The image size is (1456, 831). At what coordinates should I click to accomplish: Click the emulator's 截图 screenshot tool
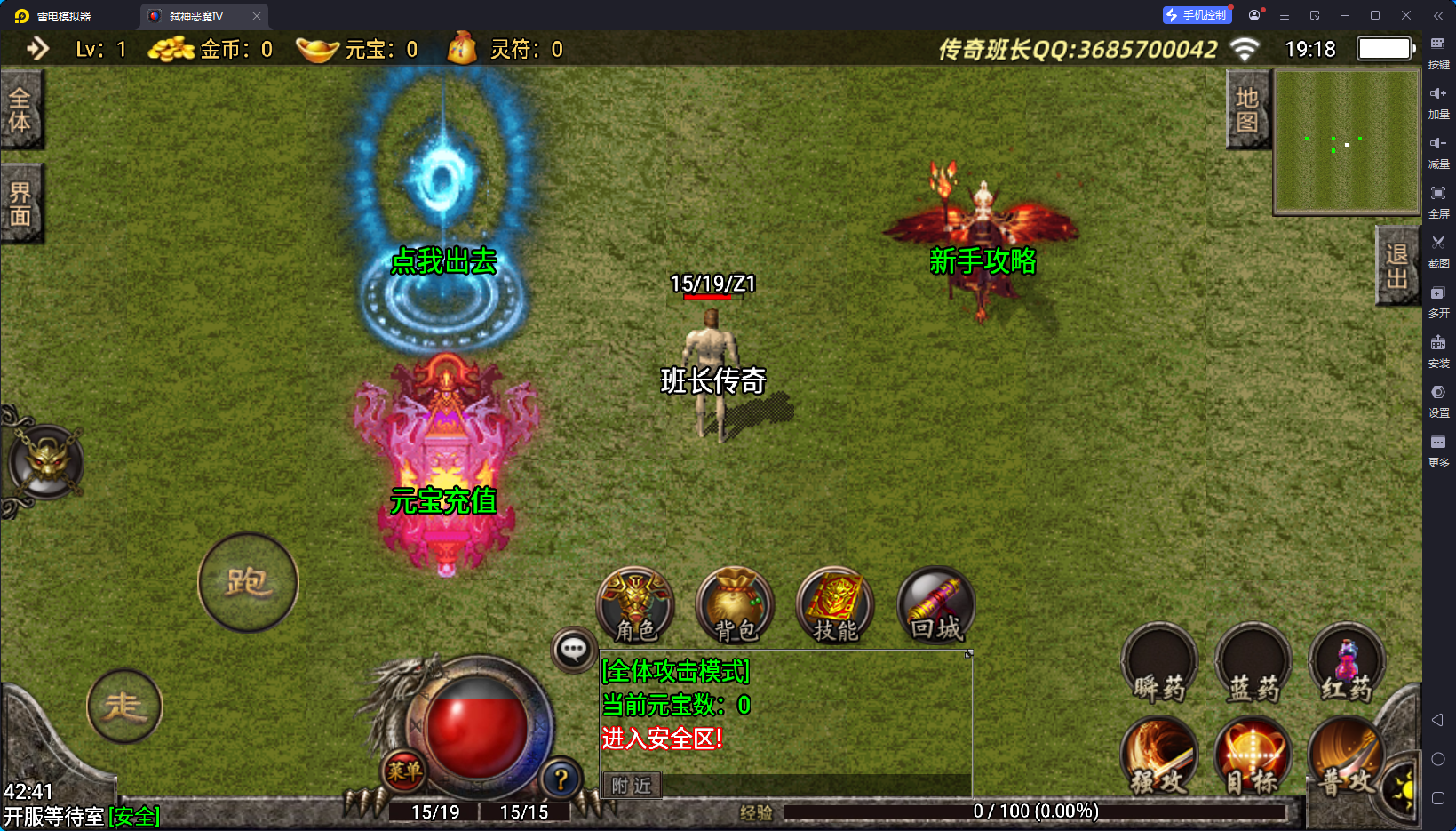1438,251
